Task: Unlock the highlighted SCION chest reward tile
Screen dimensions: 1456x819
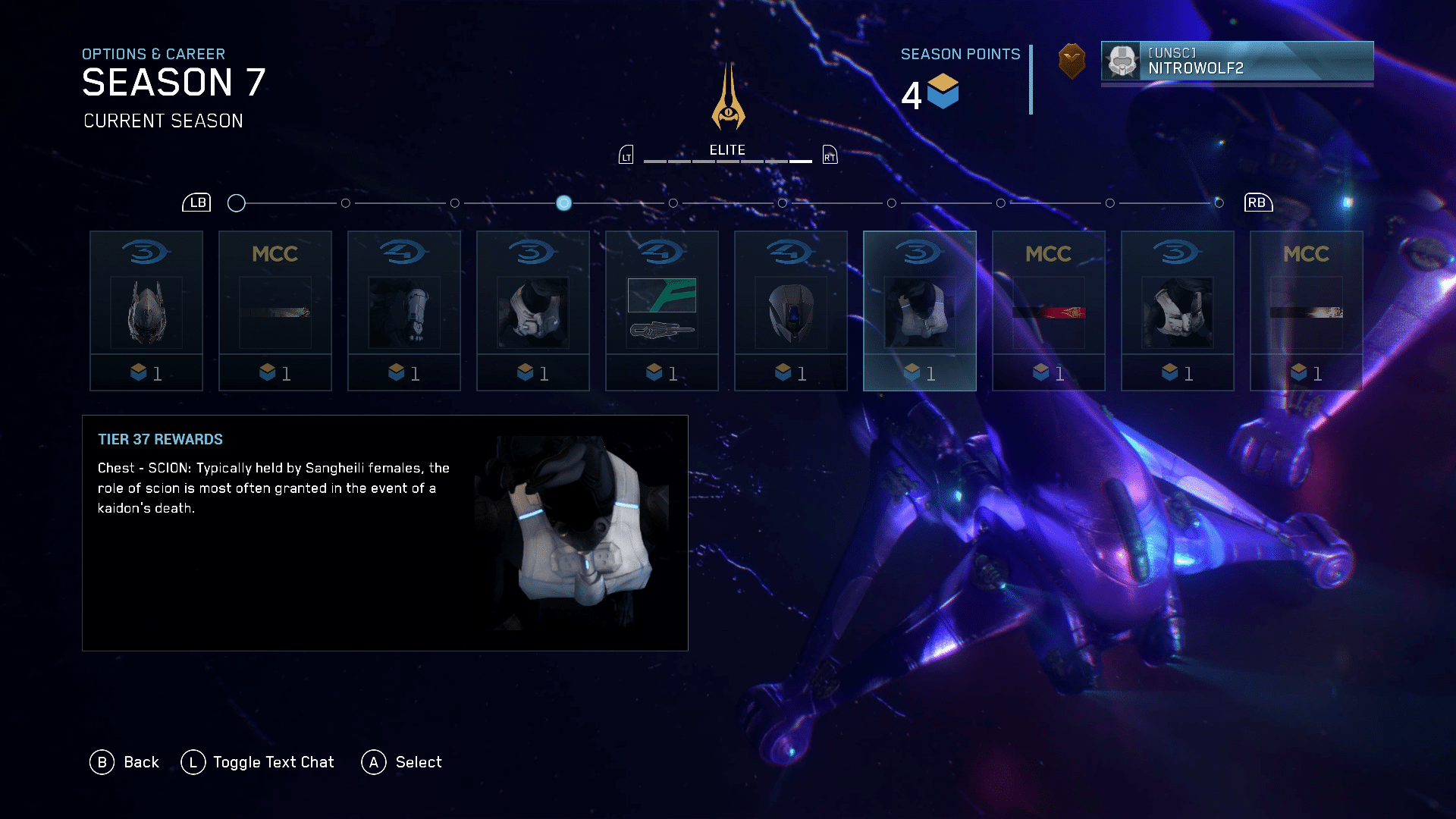Action: point(920,311)
